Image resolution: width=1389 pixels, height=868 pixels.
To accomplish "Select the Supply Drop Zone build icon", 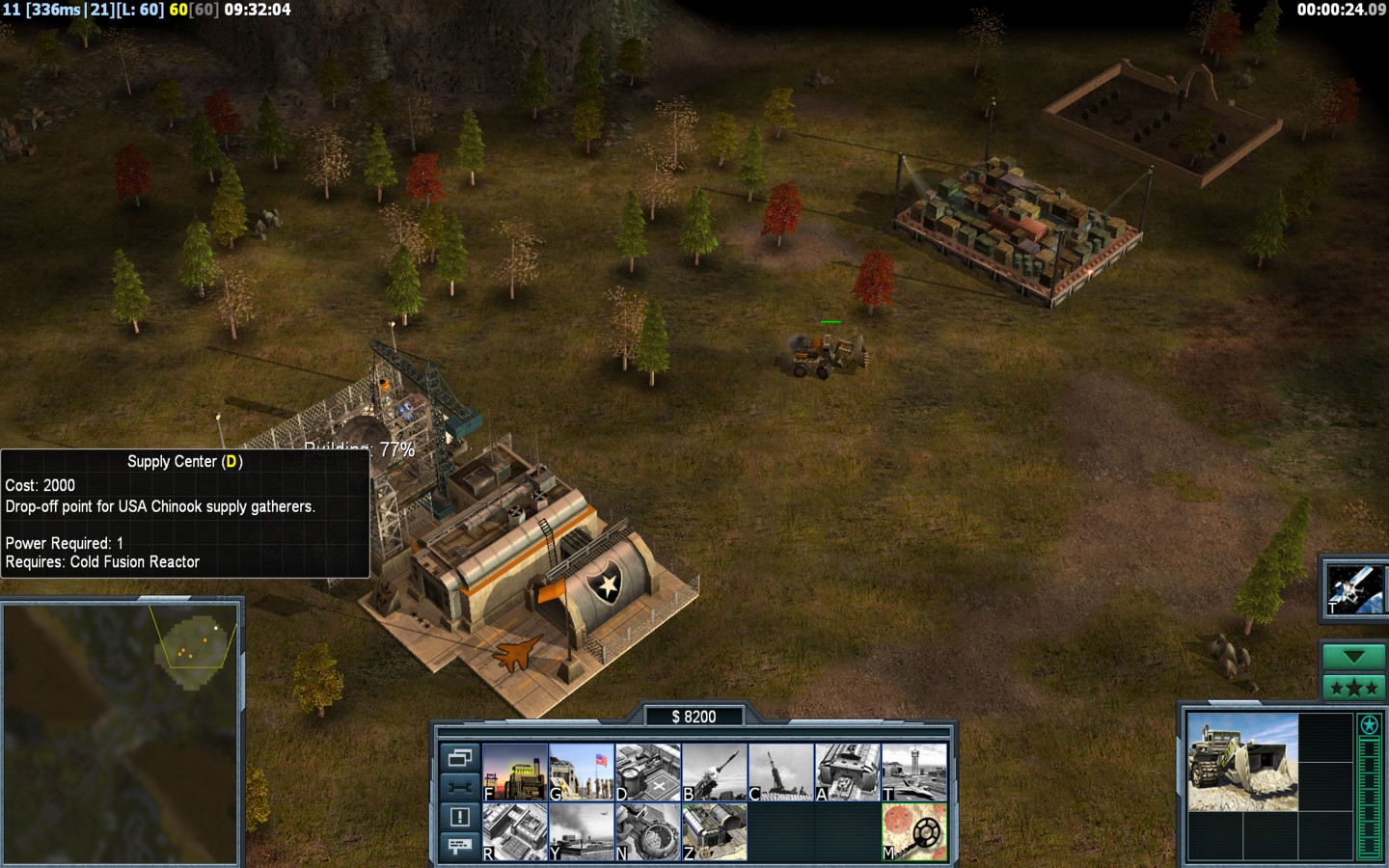I will pos(581,831).
